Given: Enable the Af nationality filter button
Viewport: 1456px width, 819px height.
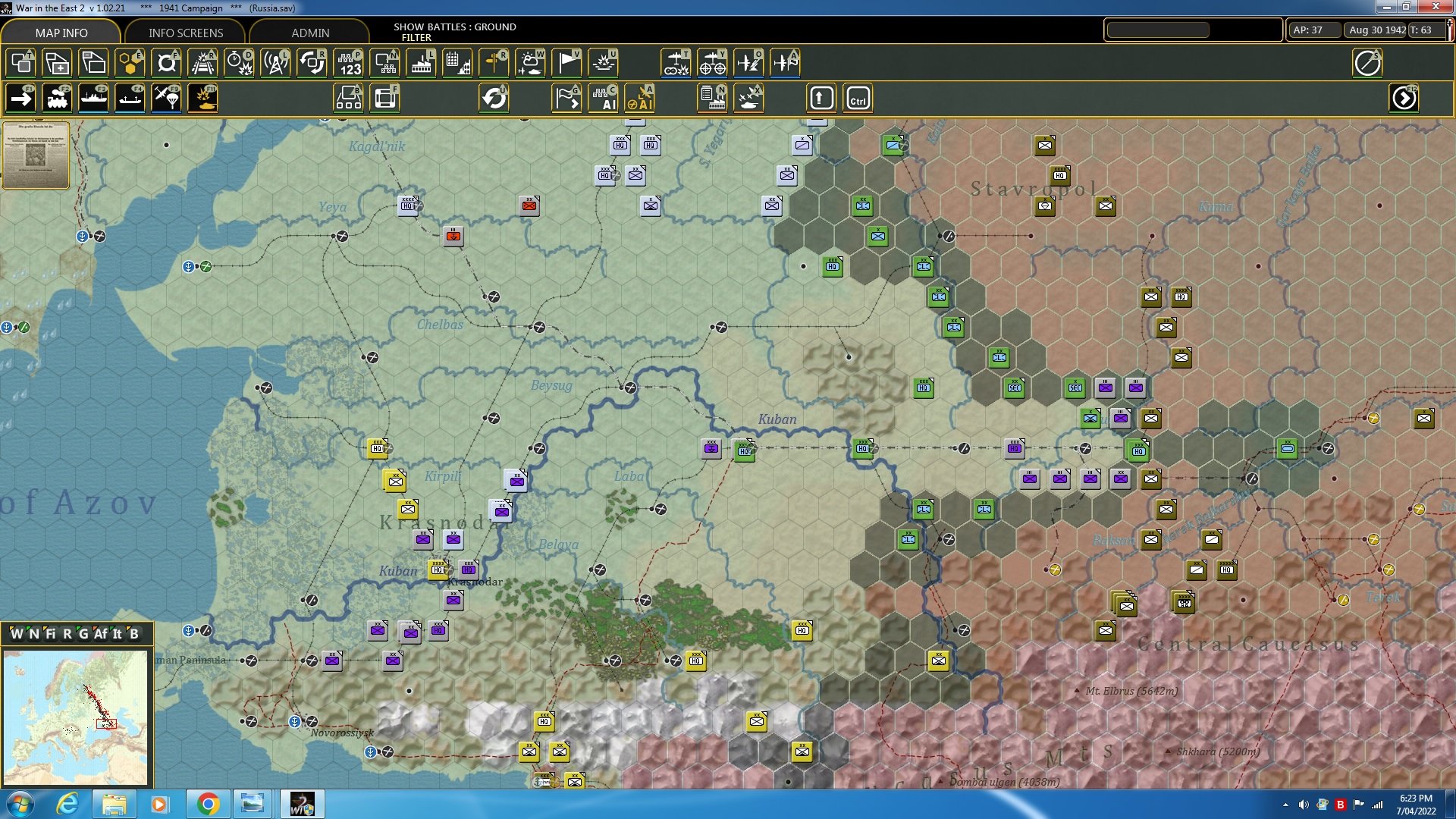Looking at the screenshot, I should (101, 634).
